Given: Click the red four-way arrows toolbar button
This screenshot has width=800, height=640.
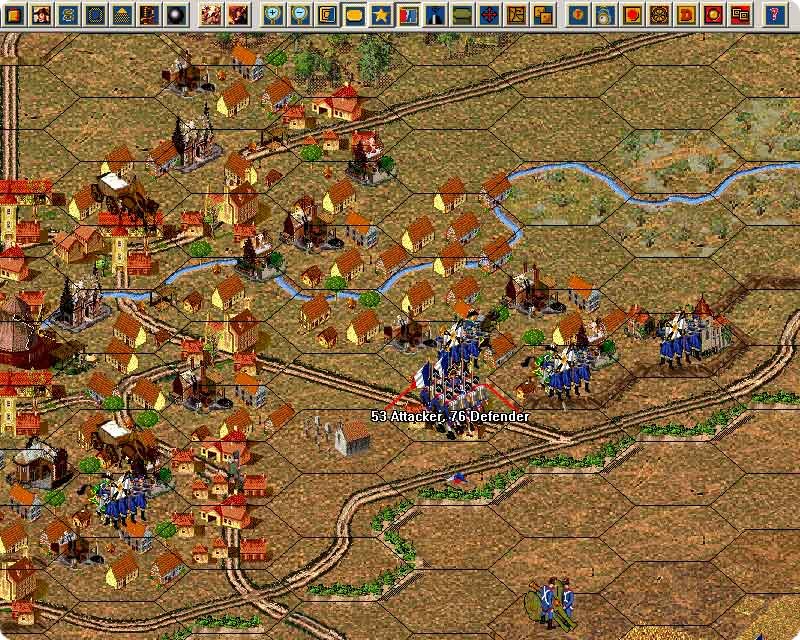Looking at the screenshot, I should [489, 14].
